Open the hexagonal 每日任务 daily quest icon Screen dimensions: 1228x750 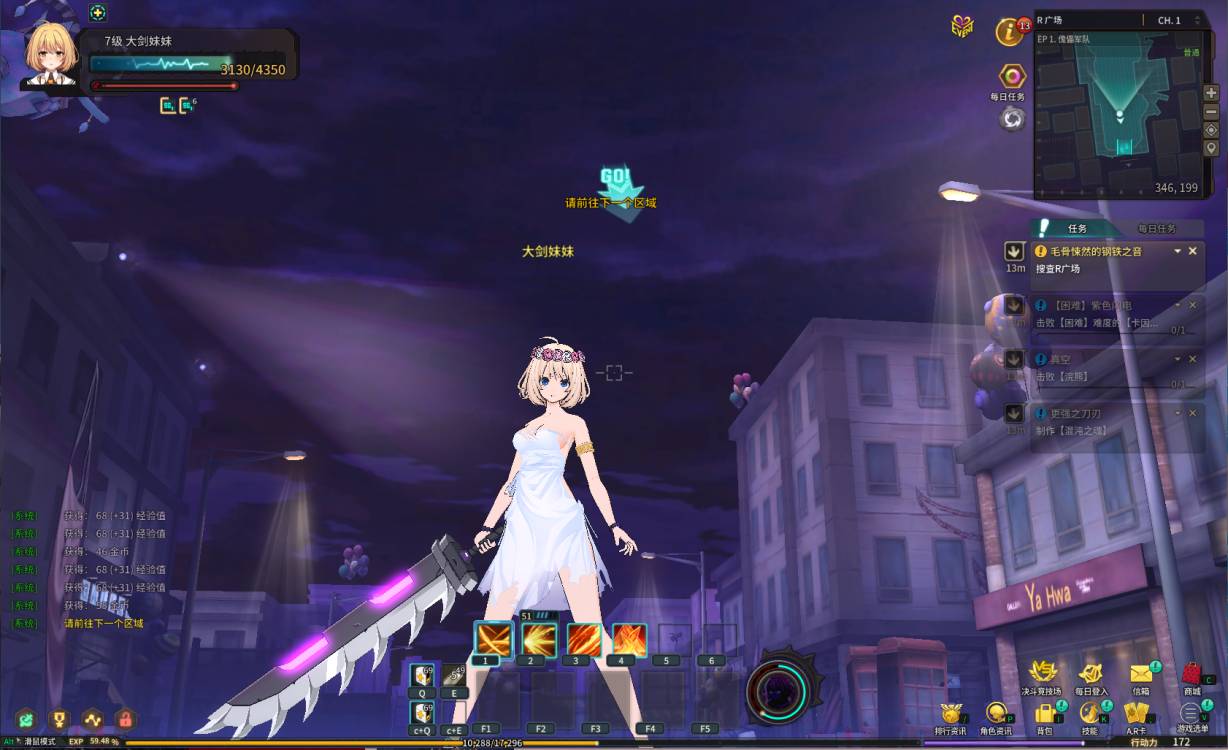click(x=1012, y=77)
